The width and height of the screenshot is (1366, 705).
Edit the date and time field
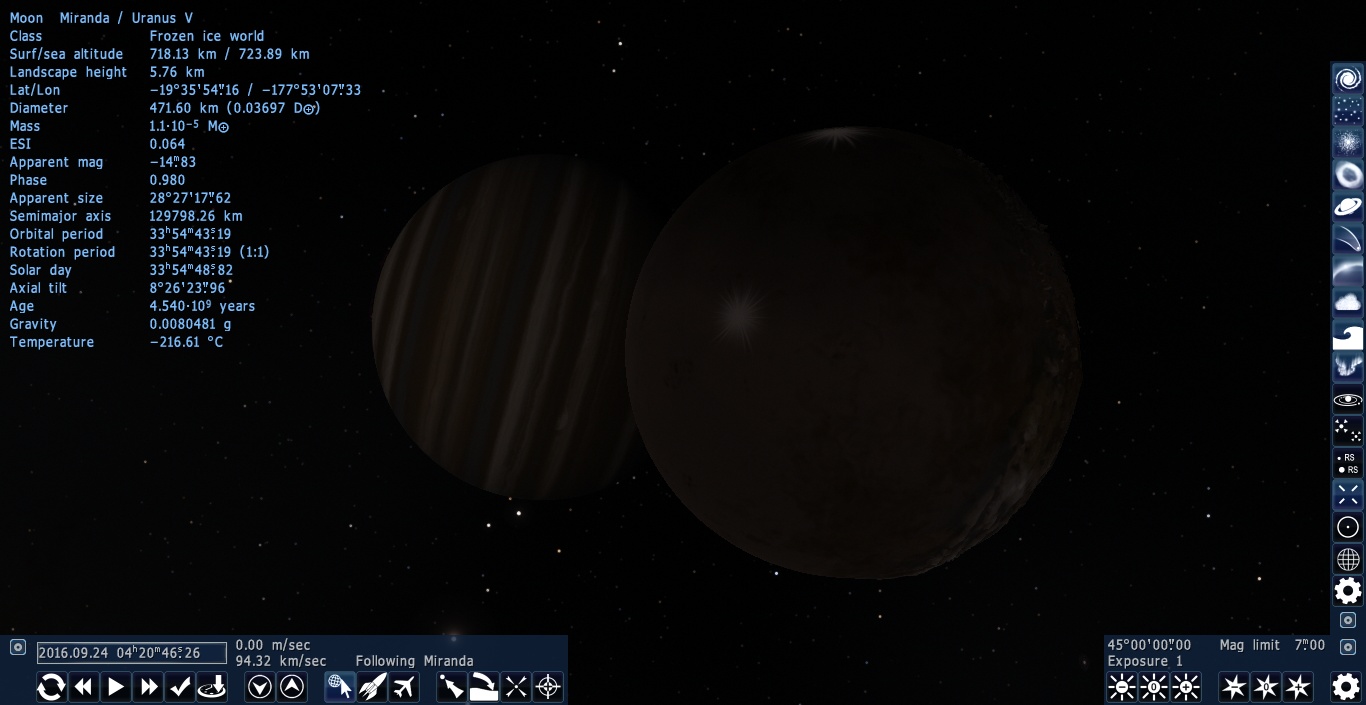coord(132,653)
